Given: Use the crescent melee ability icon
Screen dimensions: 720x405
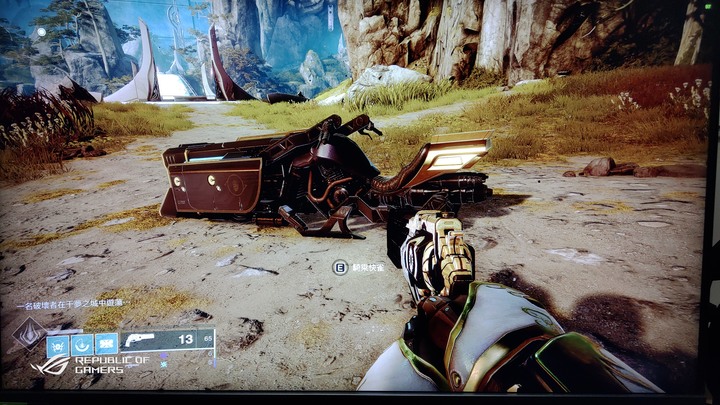Looking at the screenshot, I should pos(82,345).
